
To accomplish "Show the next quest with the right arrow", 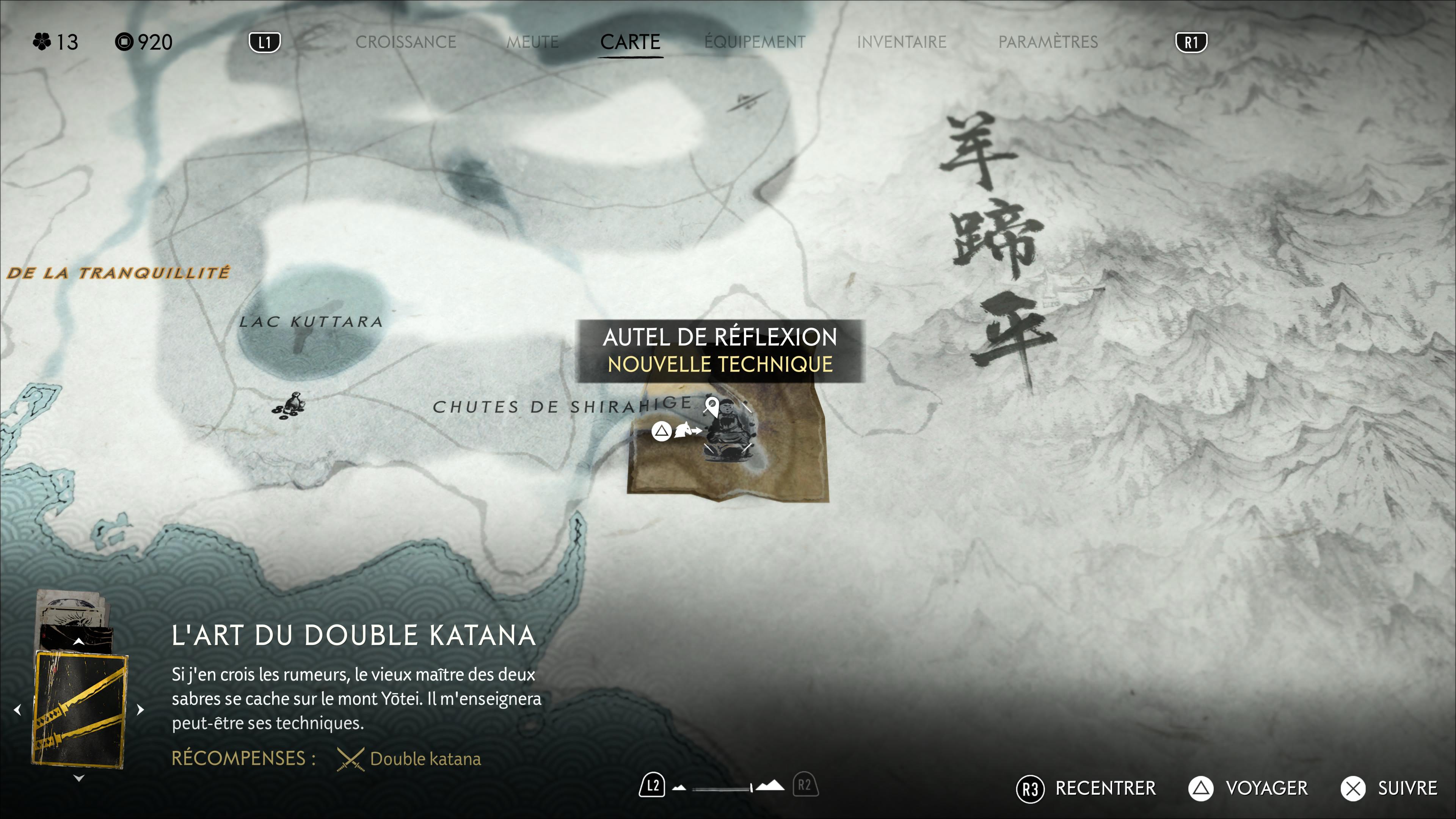I will click(x=141, y=709).
